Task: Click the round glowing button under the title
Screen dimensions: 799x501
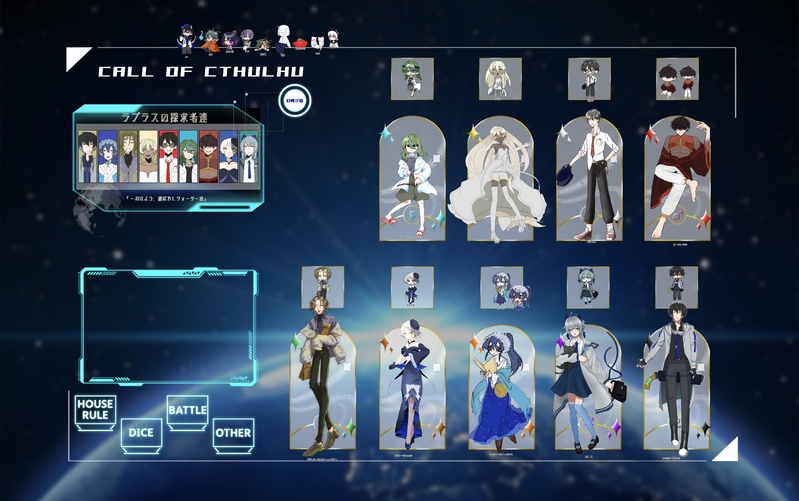Action: pos(295,101)
